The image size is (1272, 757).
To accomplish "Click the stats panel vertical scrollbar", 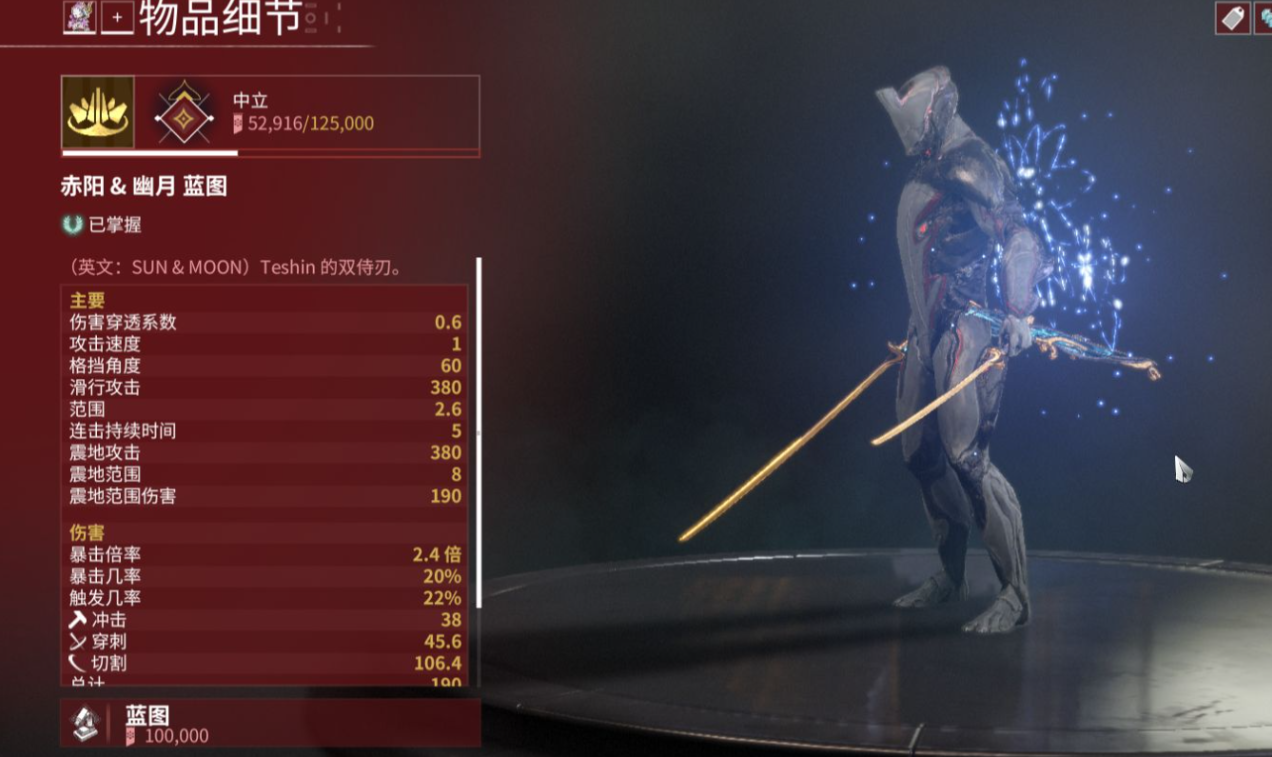I will [x=478, y=432].
